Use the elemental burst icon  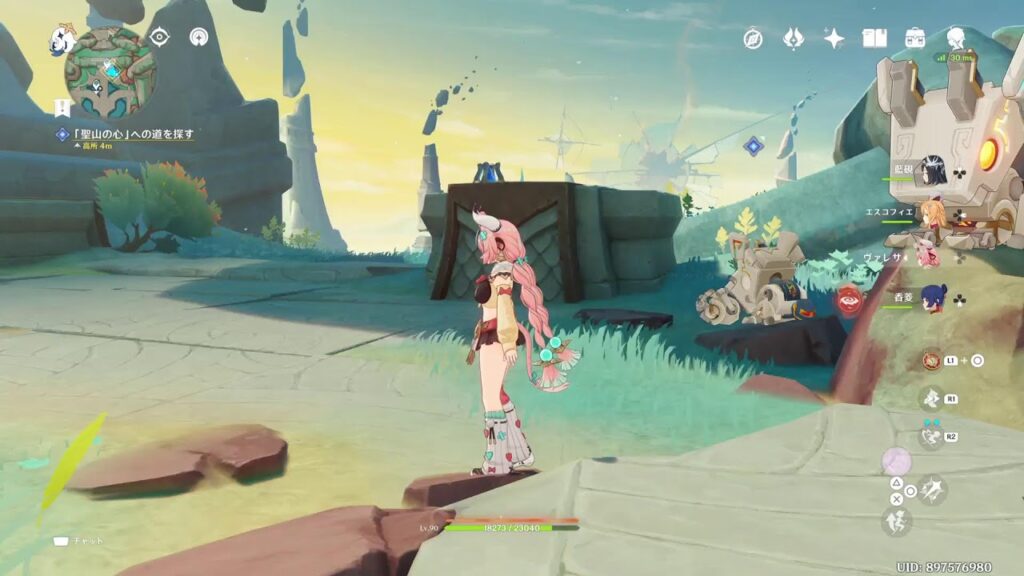pos(931,436)
